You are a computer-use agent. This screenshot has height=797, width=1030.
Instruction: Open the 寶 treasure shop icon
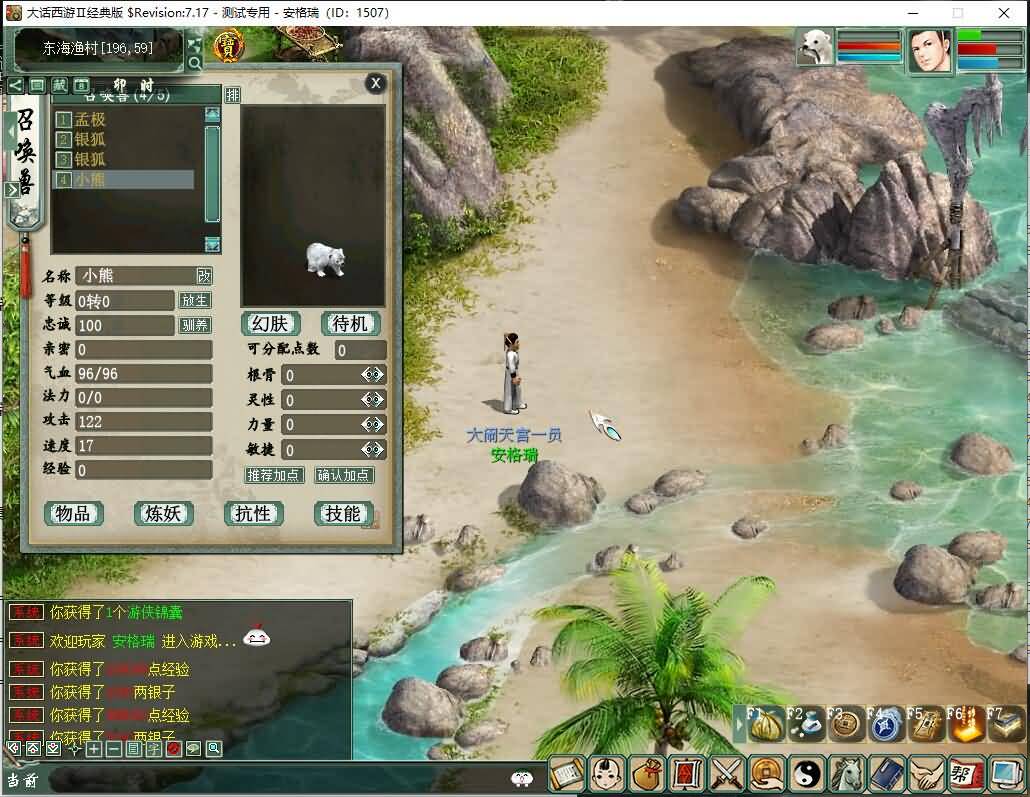(x=229, y=45)
